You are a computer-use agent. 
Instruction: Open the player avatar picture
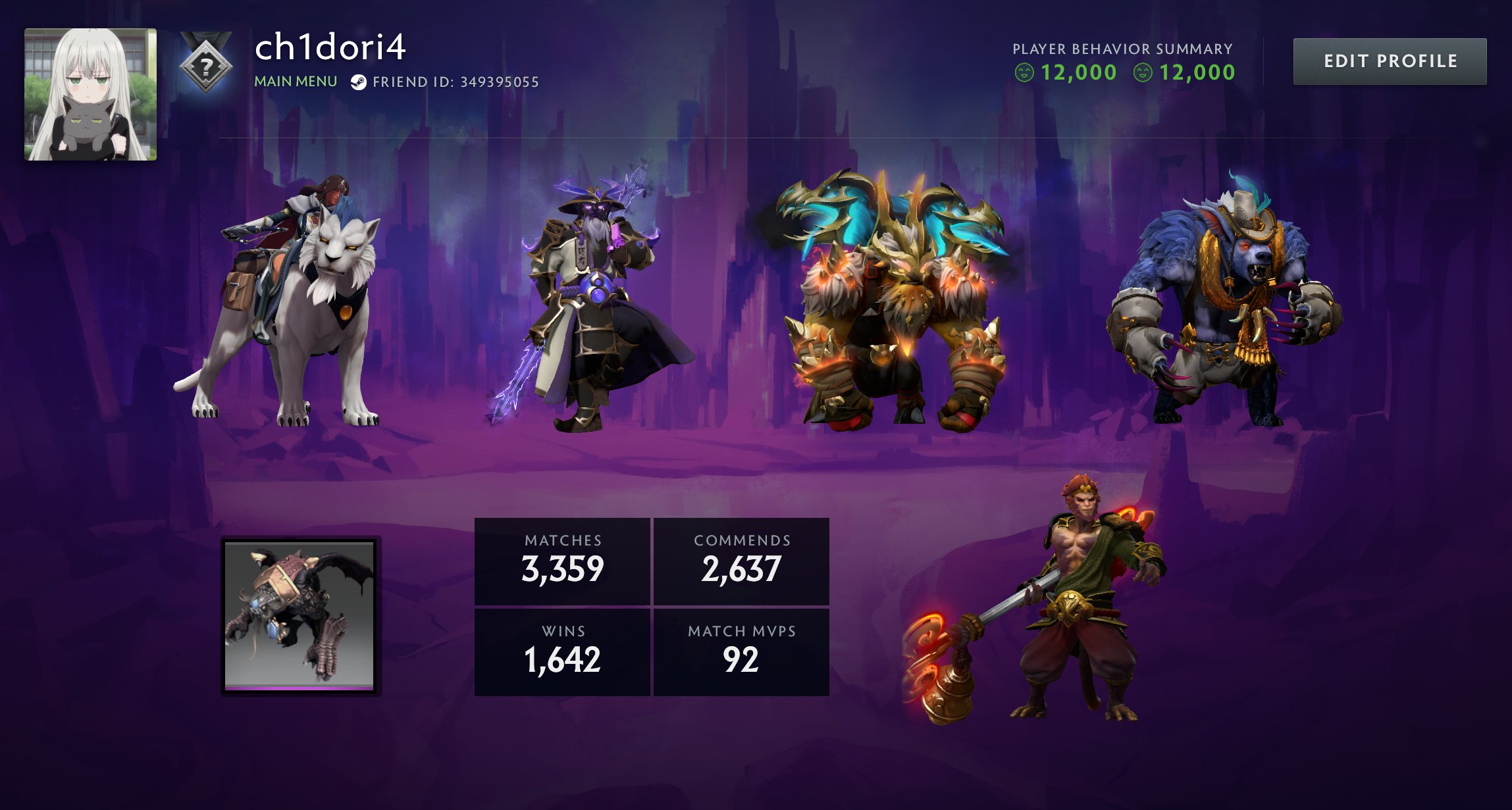click(90, 92)
